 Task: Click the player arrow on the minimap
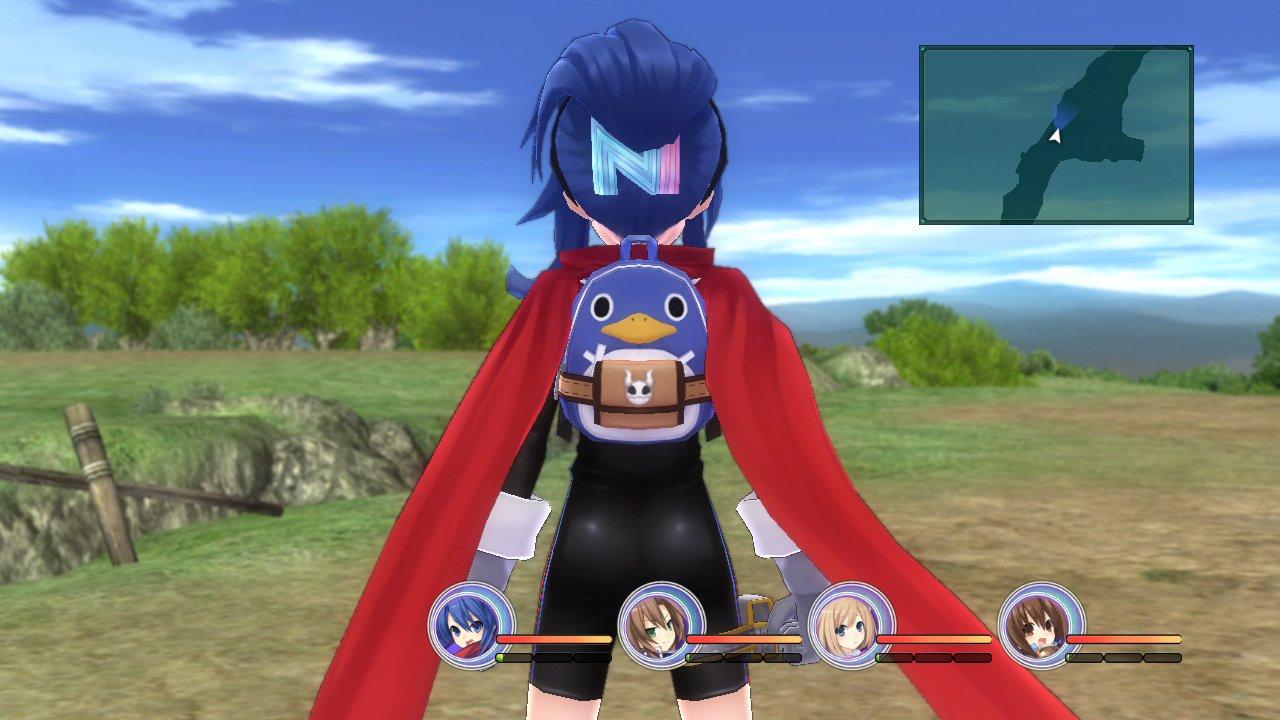click(1055, 137)
